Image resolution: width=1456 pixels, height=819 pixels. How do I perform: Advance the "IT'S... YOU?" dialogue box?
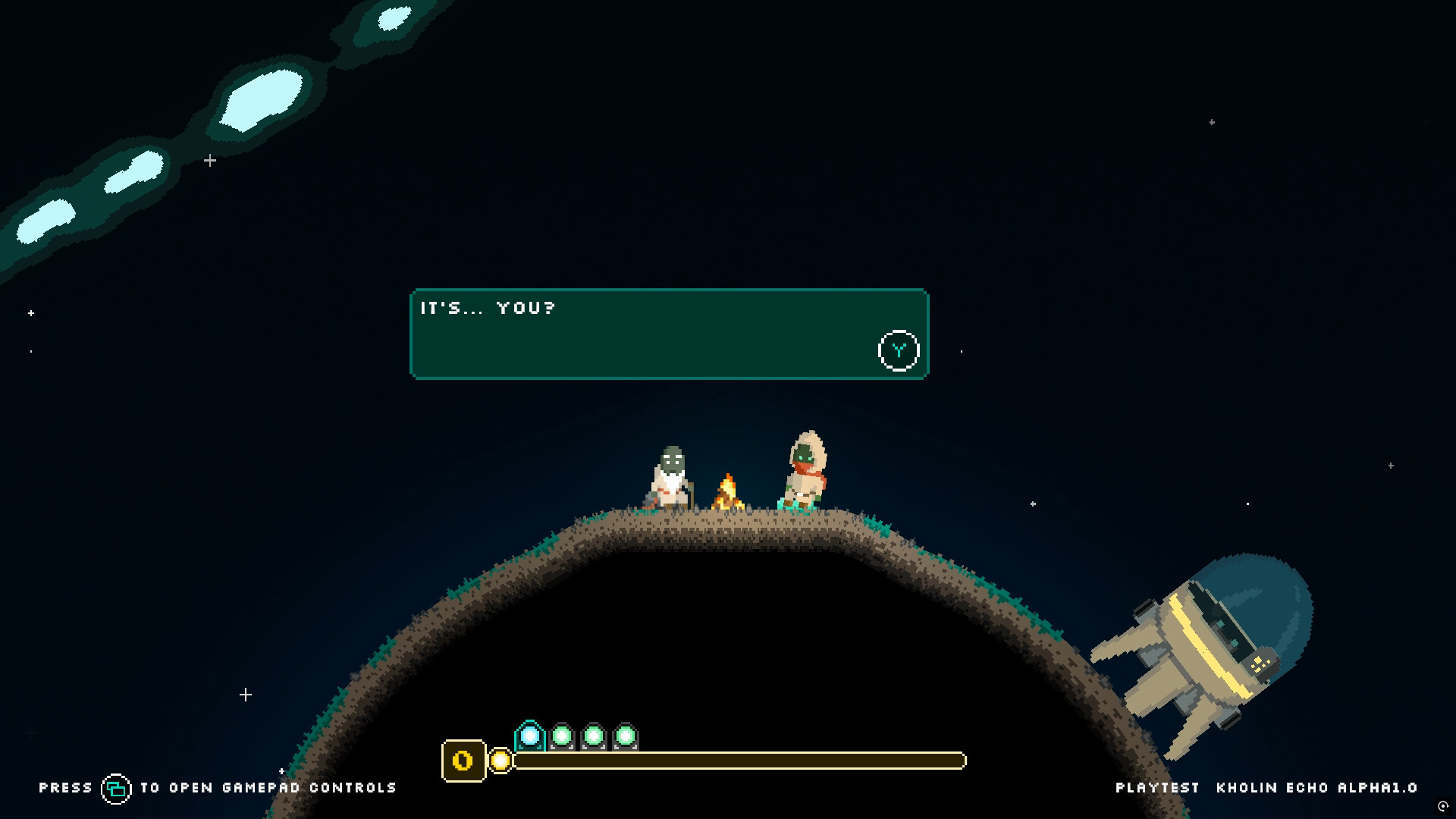pyautogui.click(x=899, y=350)
